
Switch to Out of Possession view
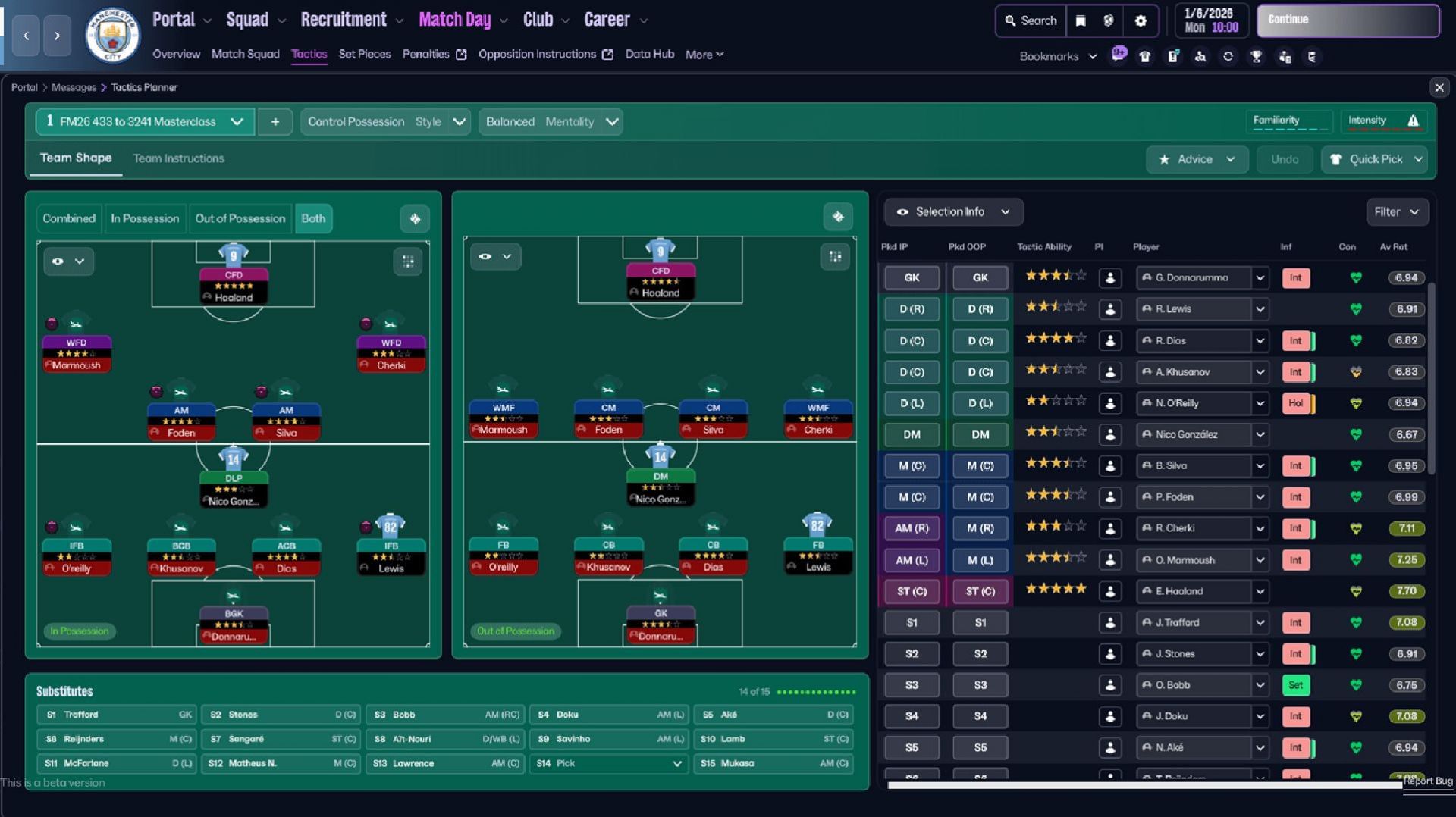[x=240, y=218]
